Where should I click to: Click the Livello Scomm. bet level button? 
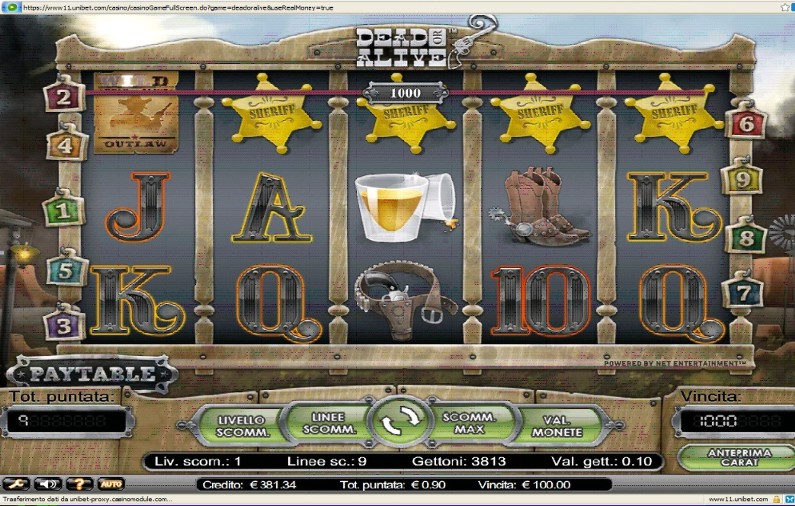click(x=243, y=425)
